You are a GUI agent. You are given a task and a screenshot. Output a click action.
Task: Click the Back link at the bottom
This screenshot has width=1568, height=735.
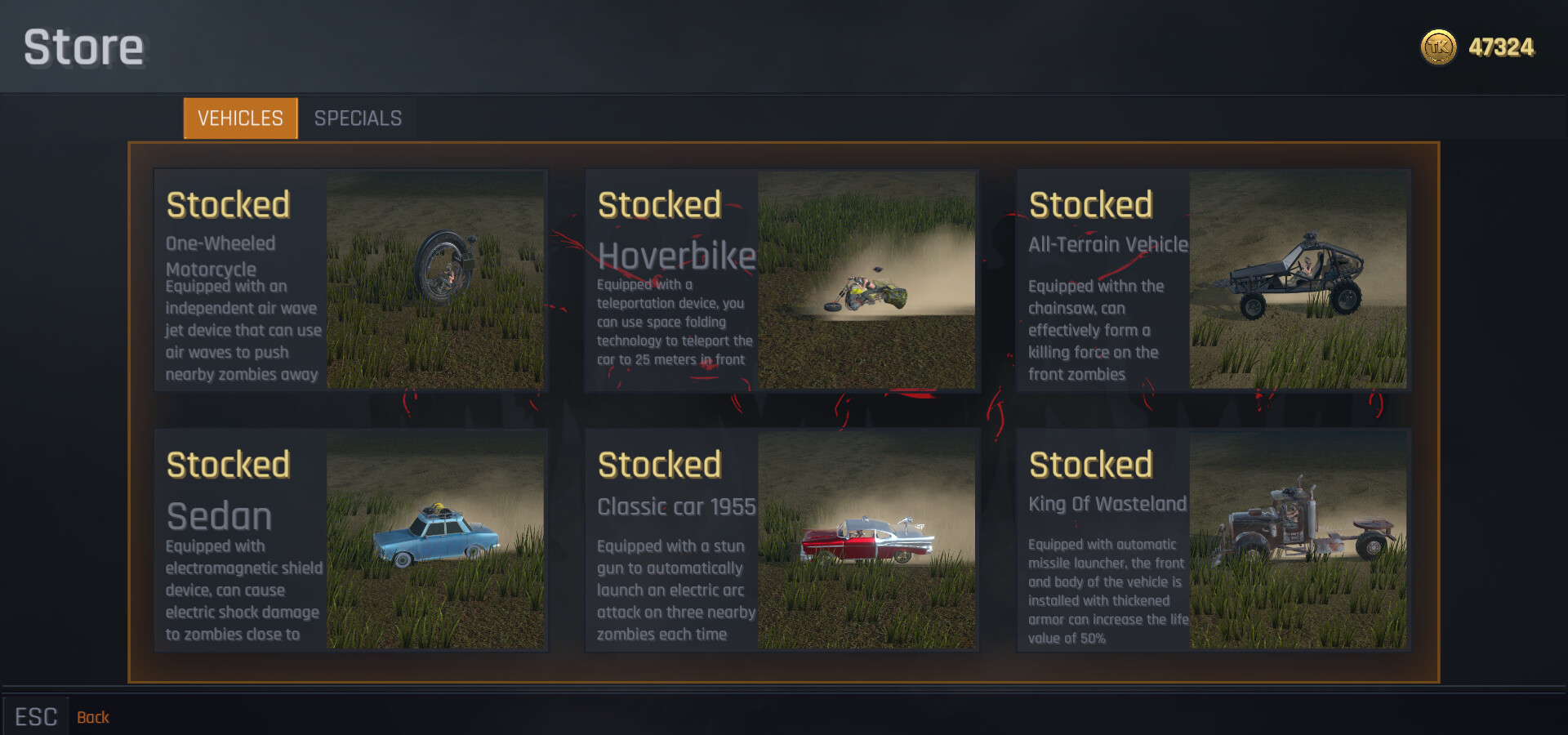point(93,716)
